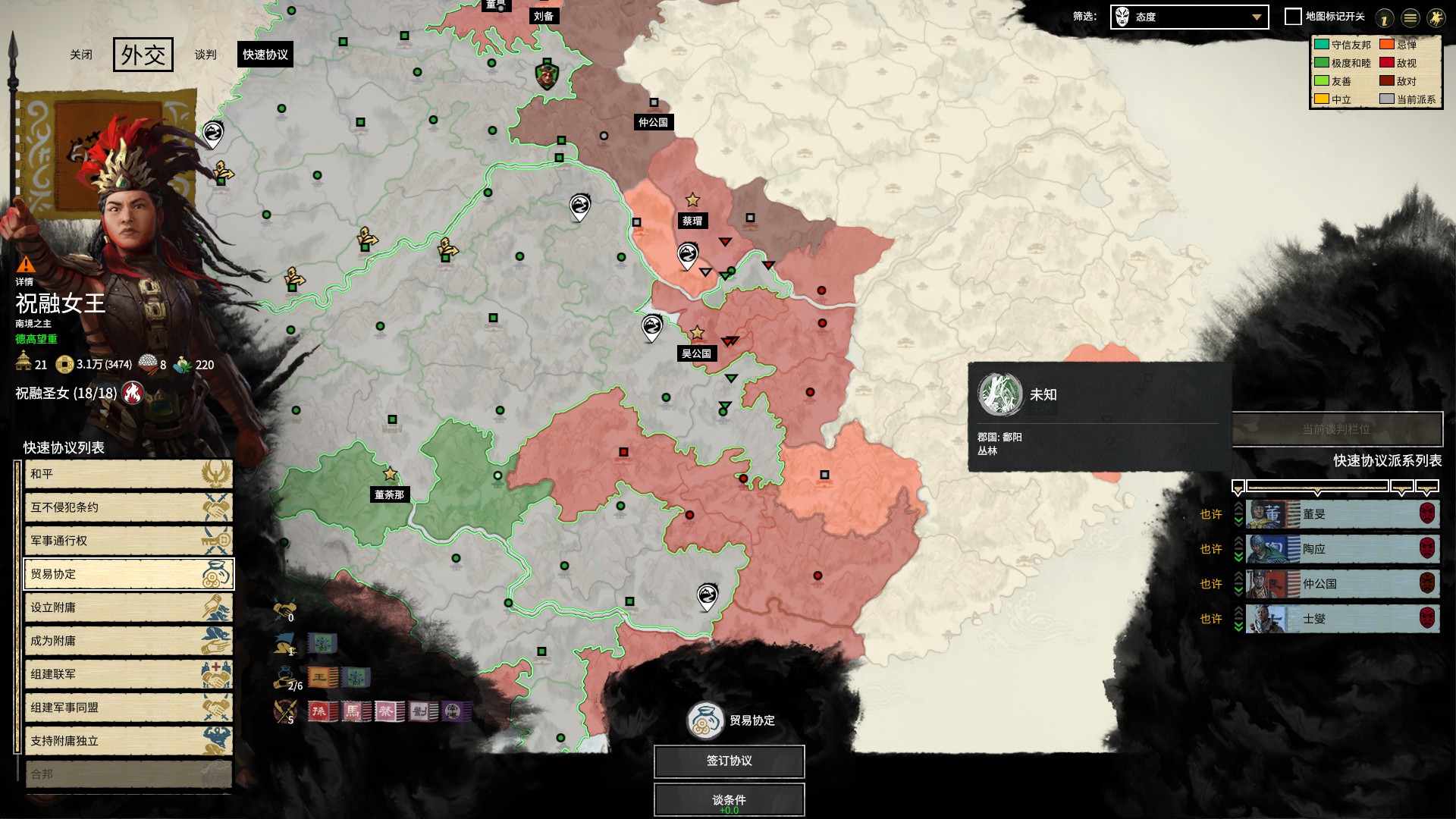The height and width of the screenshot is (819, 1456).
Task: Confirm with the 签订协议 sign deal button
Action: (729, 761)
